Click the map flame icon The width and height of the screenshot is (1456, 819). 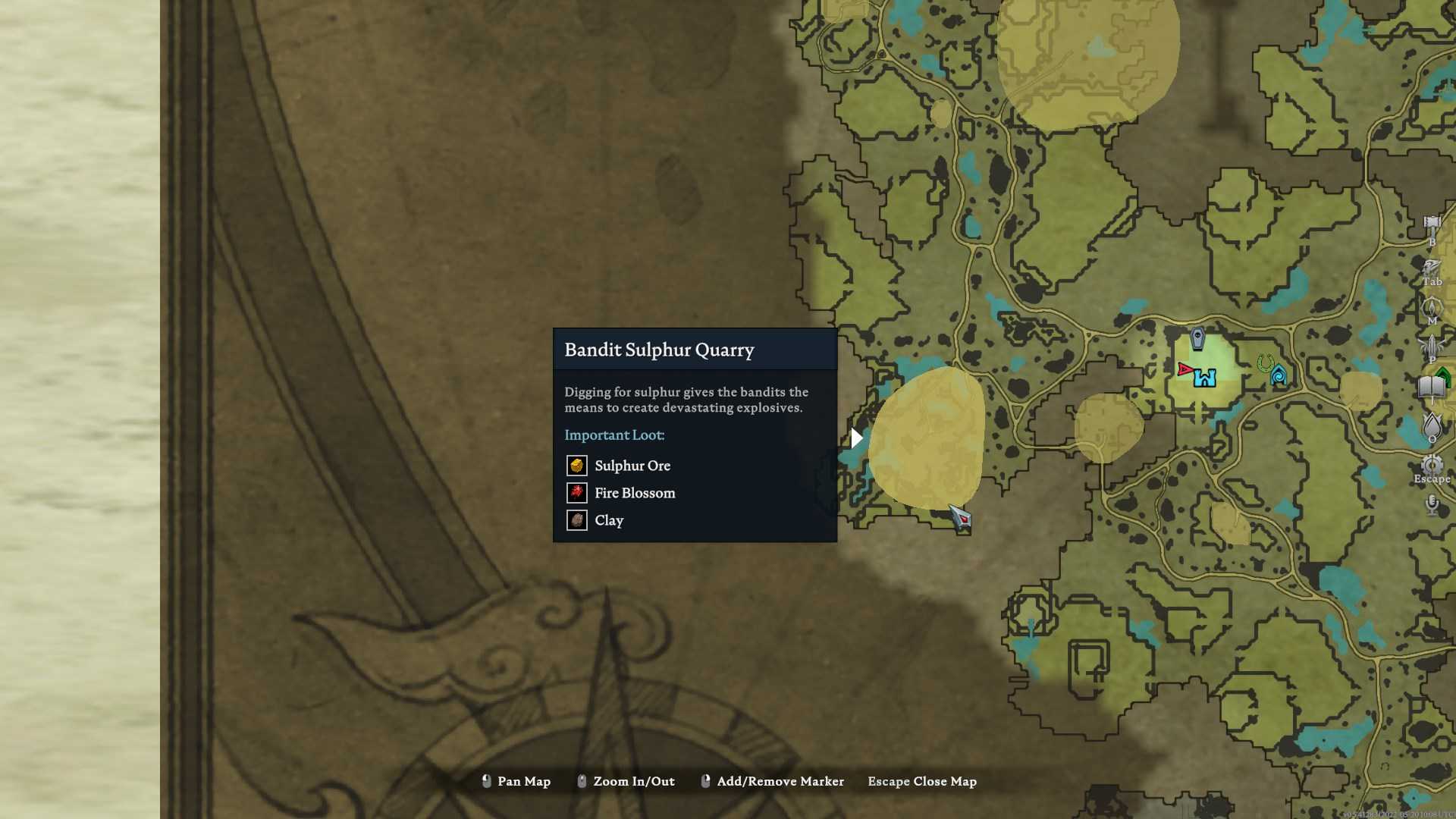pyautogui.click(x=1432, y=306)
